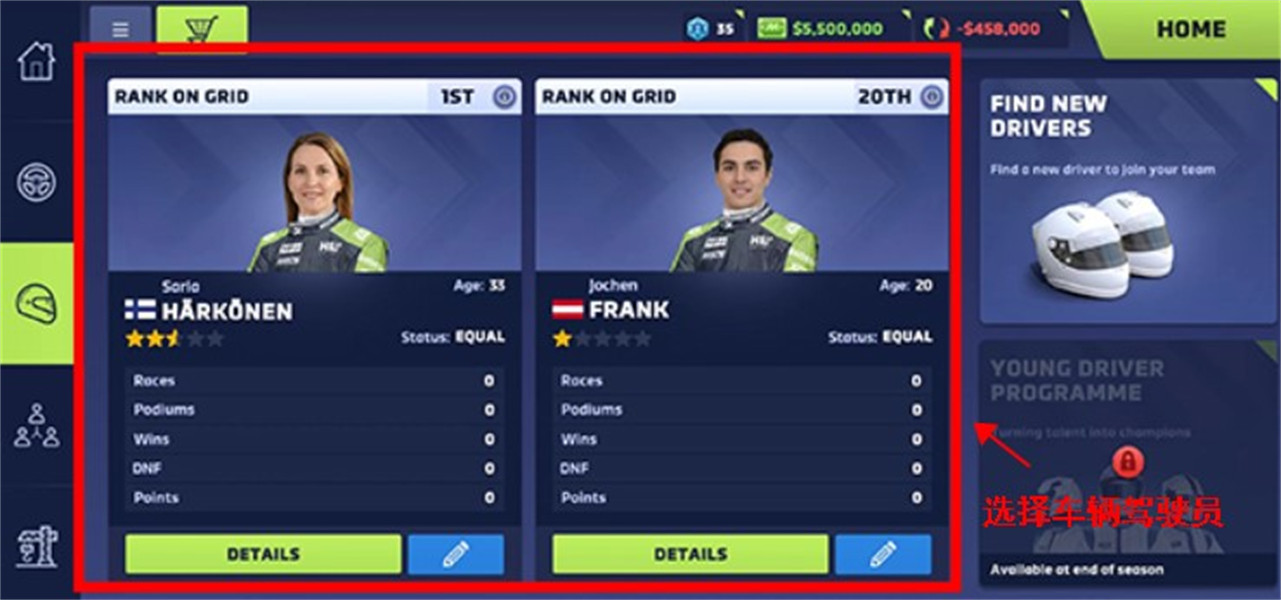This screenshot has height=600, width=1281.
Task: Open the staff team sidebar tab
Action: click(36, 425)
